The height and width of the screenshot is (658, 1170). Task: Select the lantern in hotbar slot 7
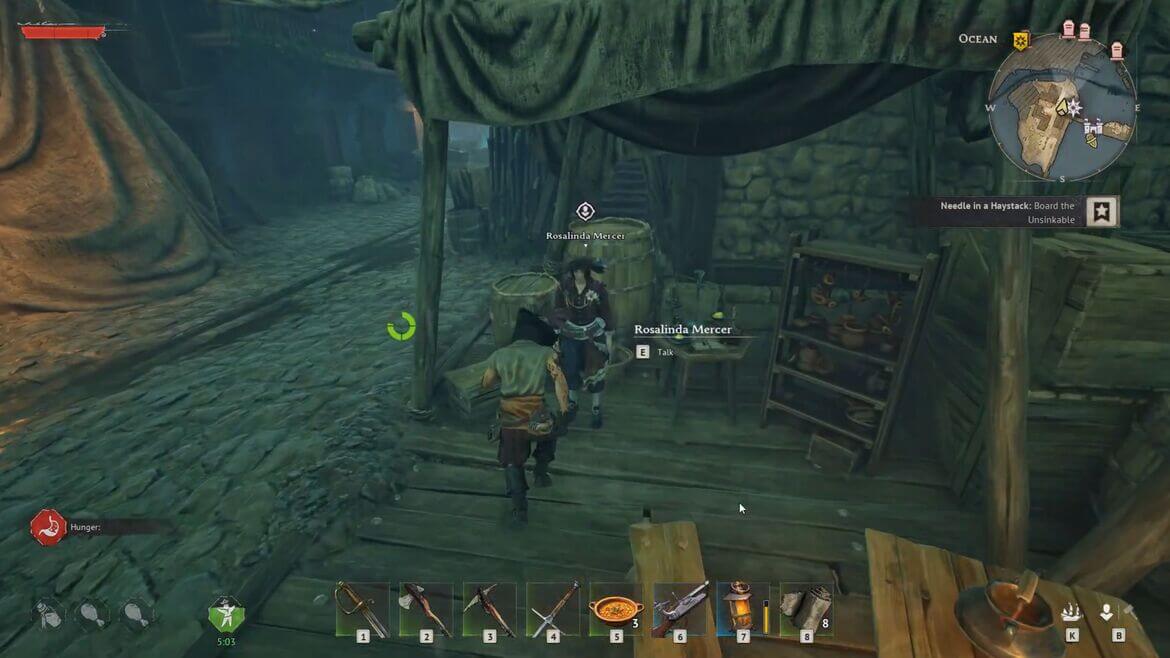[743, 609]
